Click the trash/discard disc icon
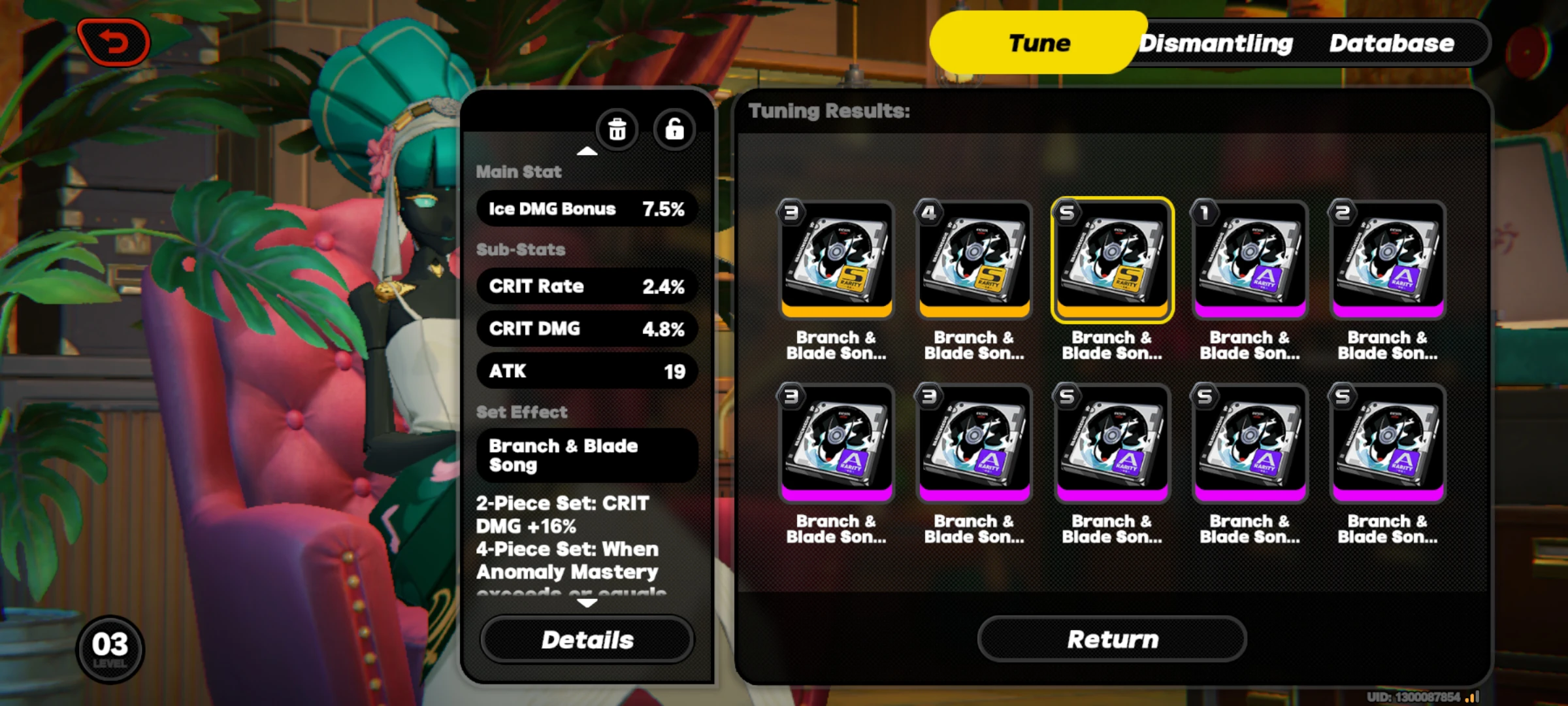1568x706 pixels. [x=617, y=130]
